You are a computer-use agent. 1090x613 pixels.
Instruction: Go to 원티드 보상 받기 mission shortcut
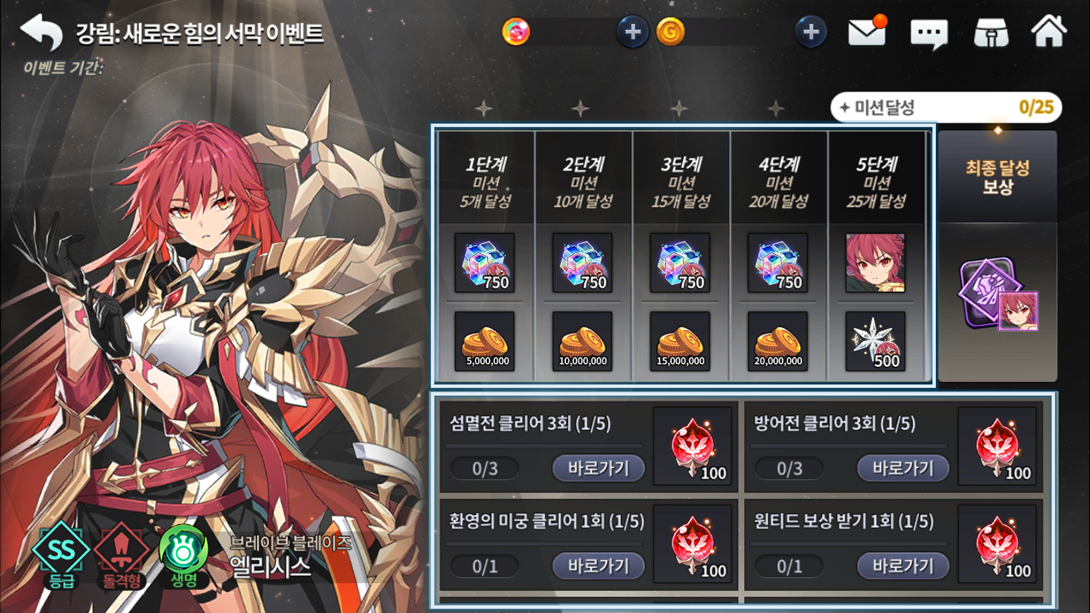(x=902, y=566)
